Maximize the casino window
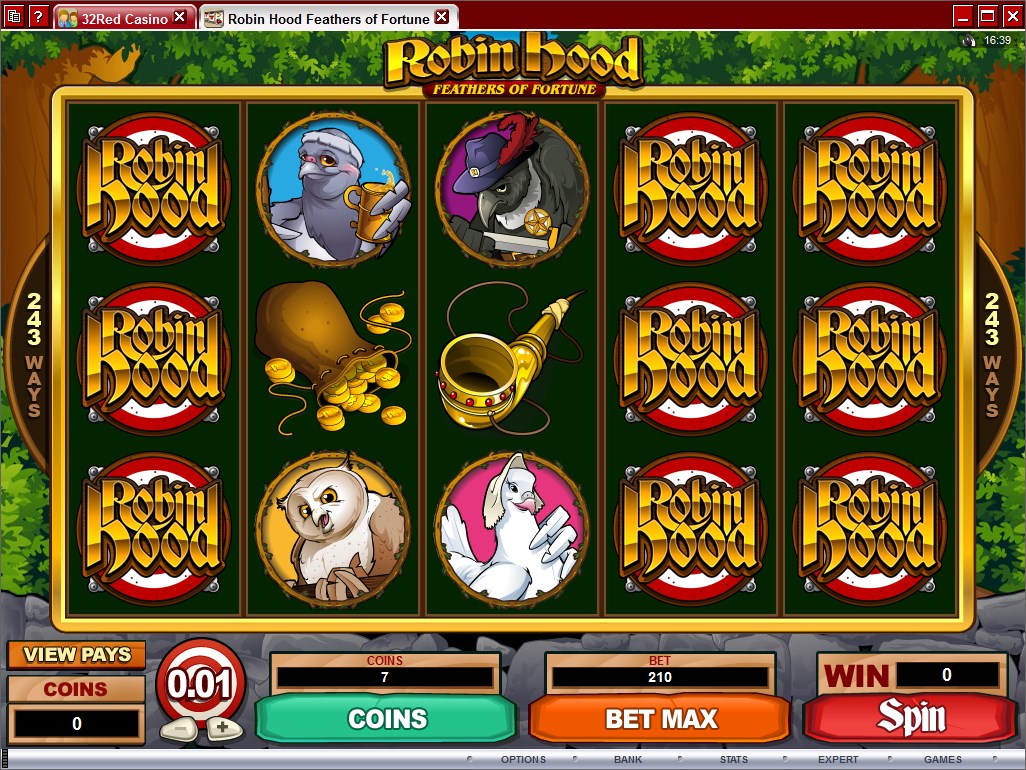Viewport: 1026px width, 770px height. click(x=987, y=16)
